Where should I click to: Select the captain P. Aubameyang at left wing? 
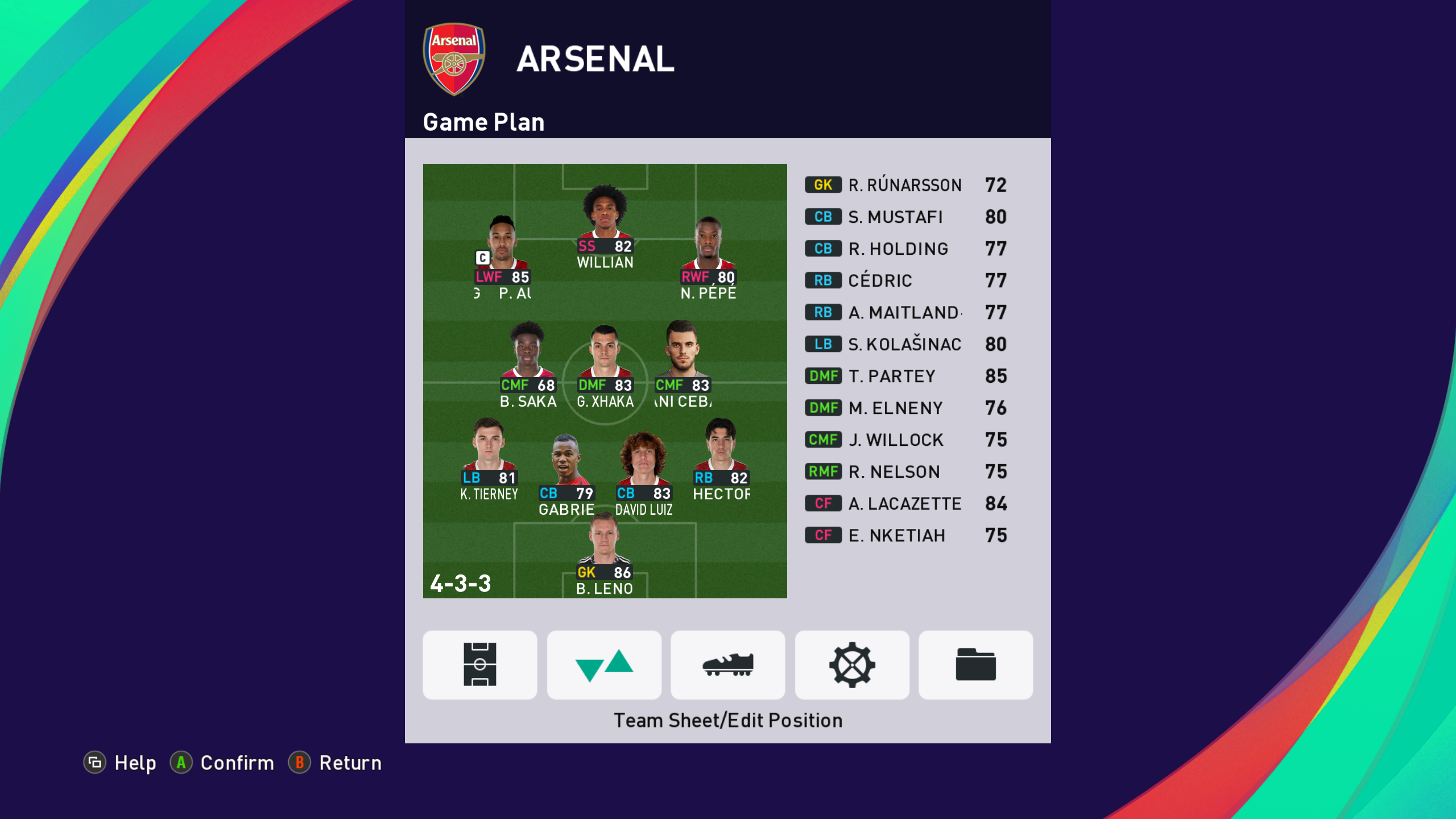point(503,256)
